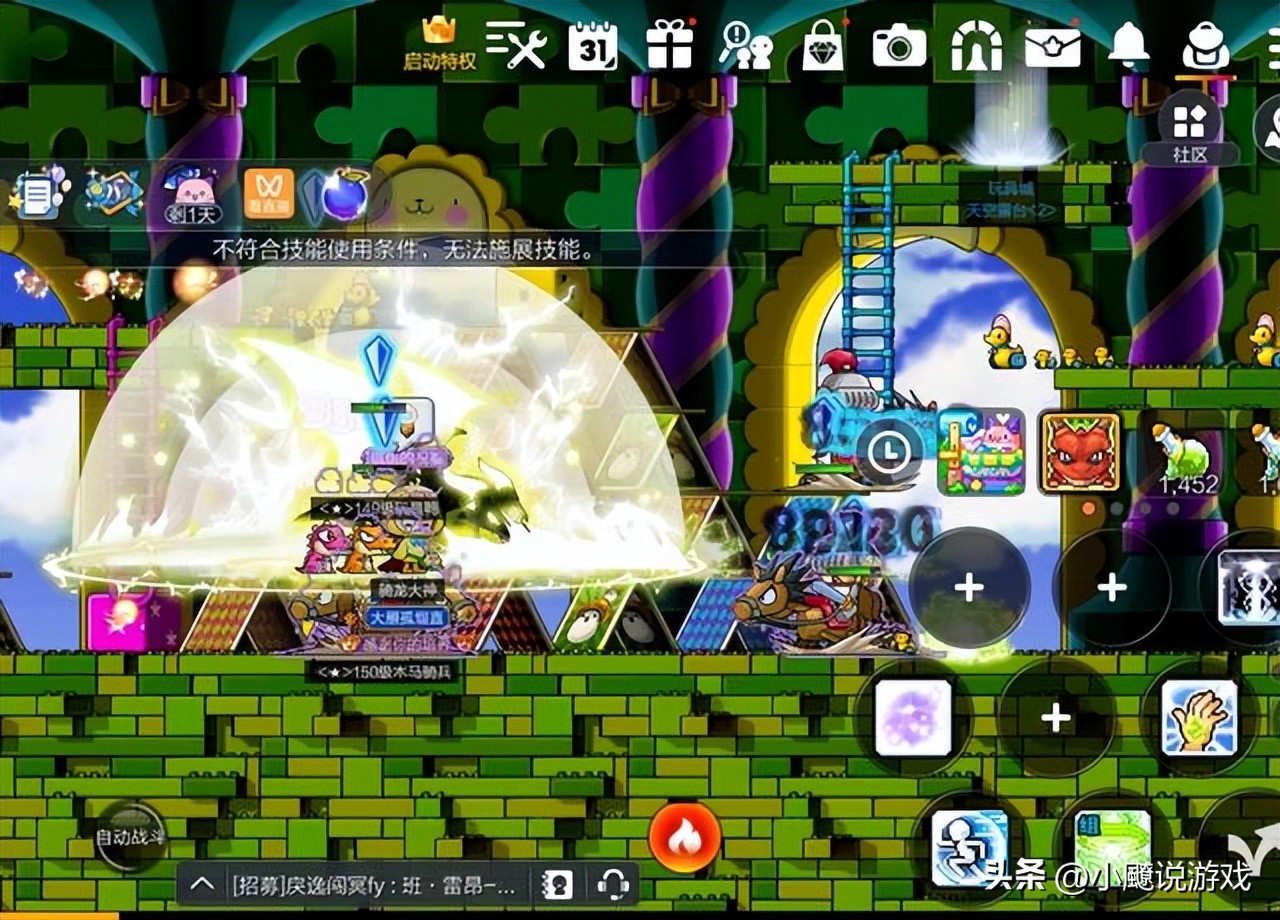Open the gift box rewards

[x=669, y=45]
